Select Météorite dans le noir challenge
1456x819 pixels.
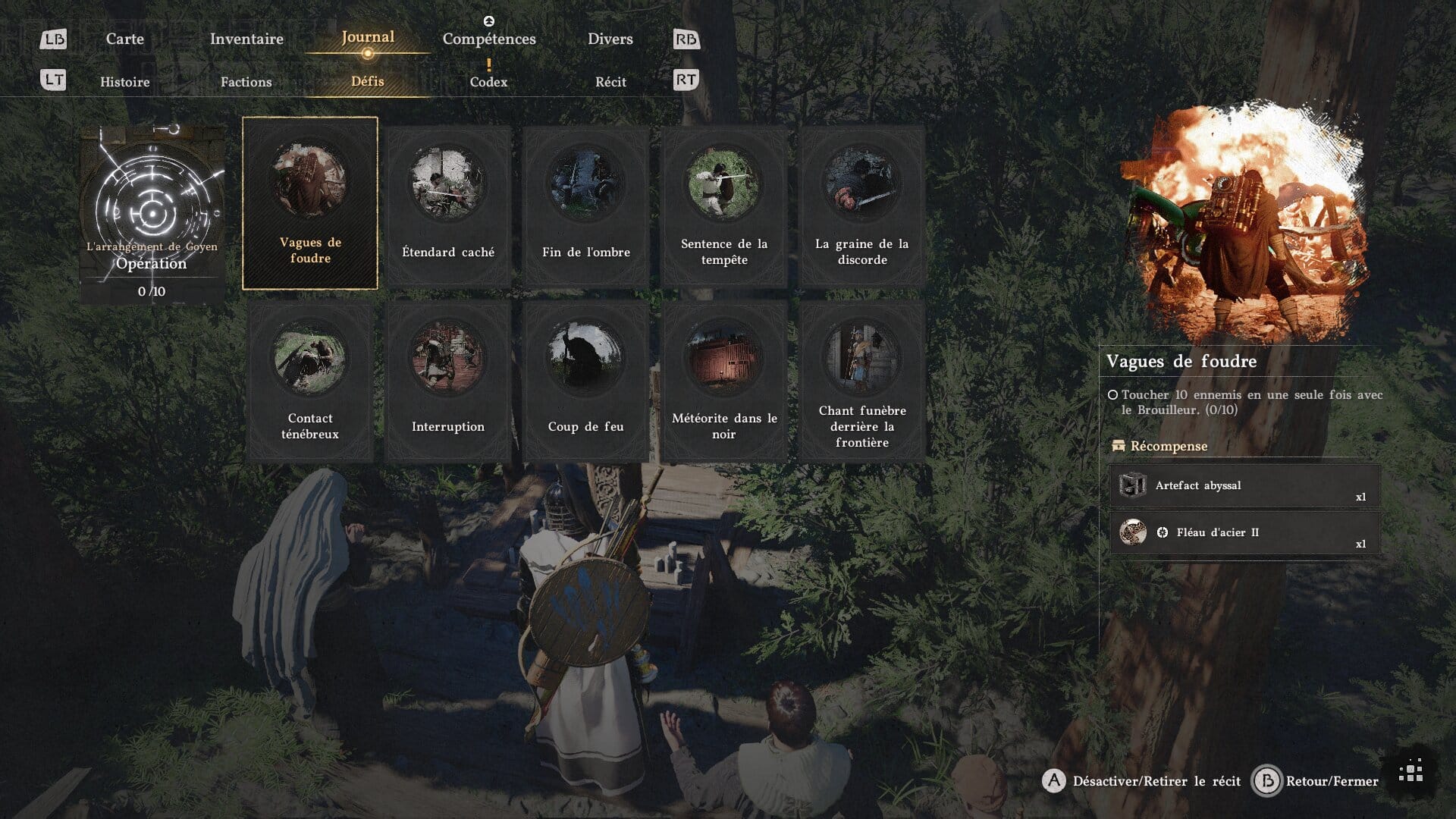(x=724, y=381)
